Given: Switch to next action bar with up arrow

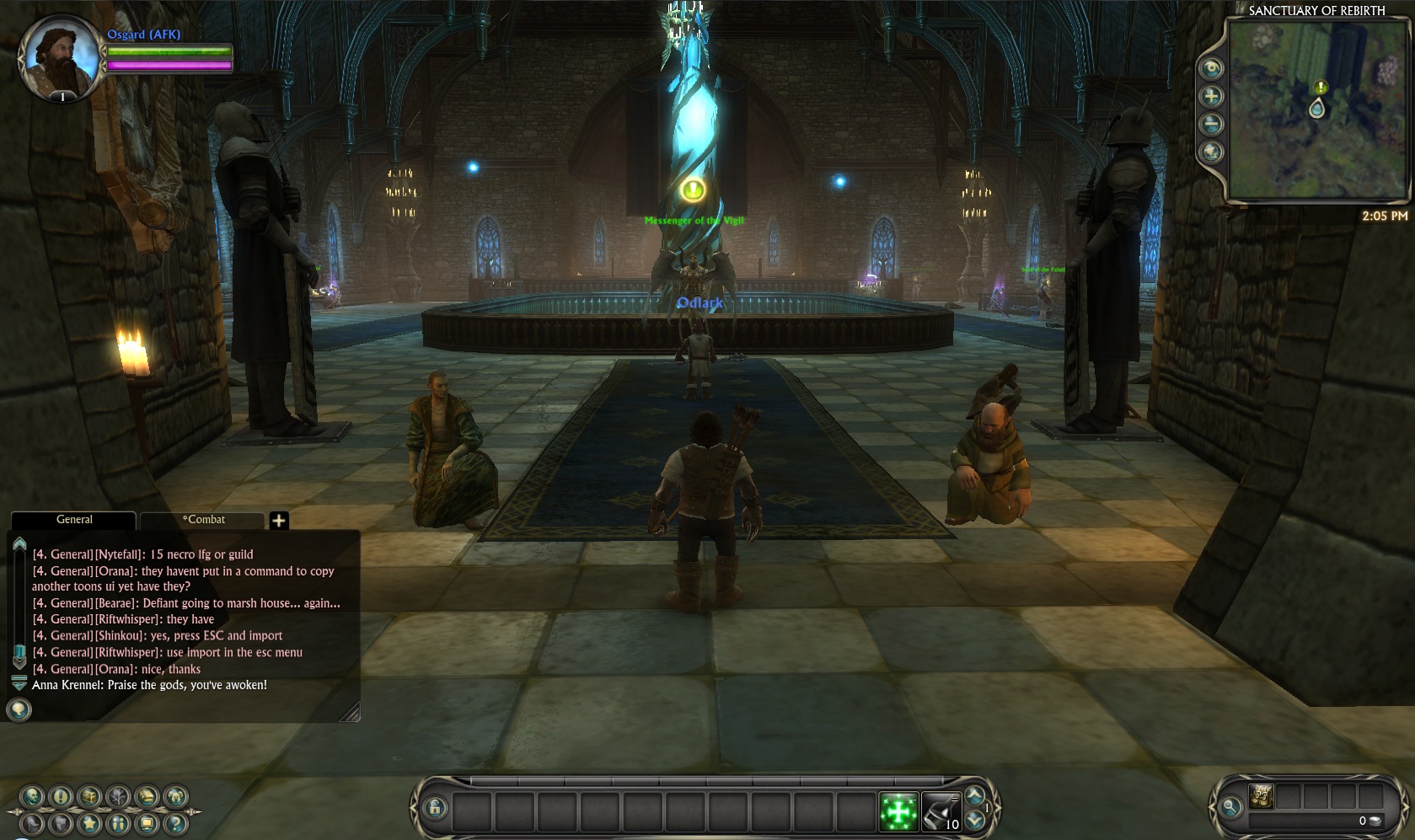Looking at the screenshot, I should [976, 796].
